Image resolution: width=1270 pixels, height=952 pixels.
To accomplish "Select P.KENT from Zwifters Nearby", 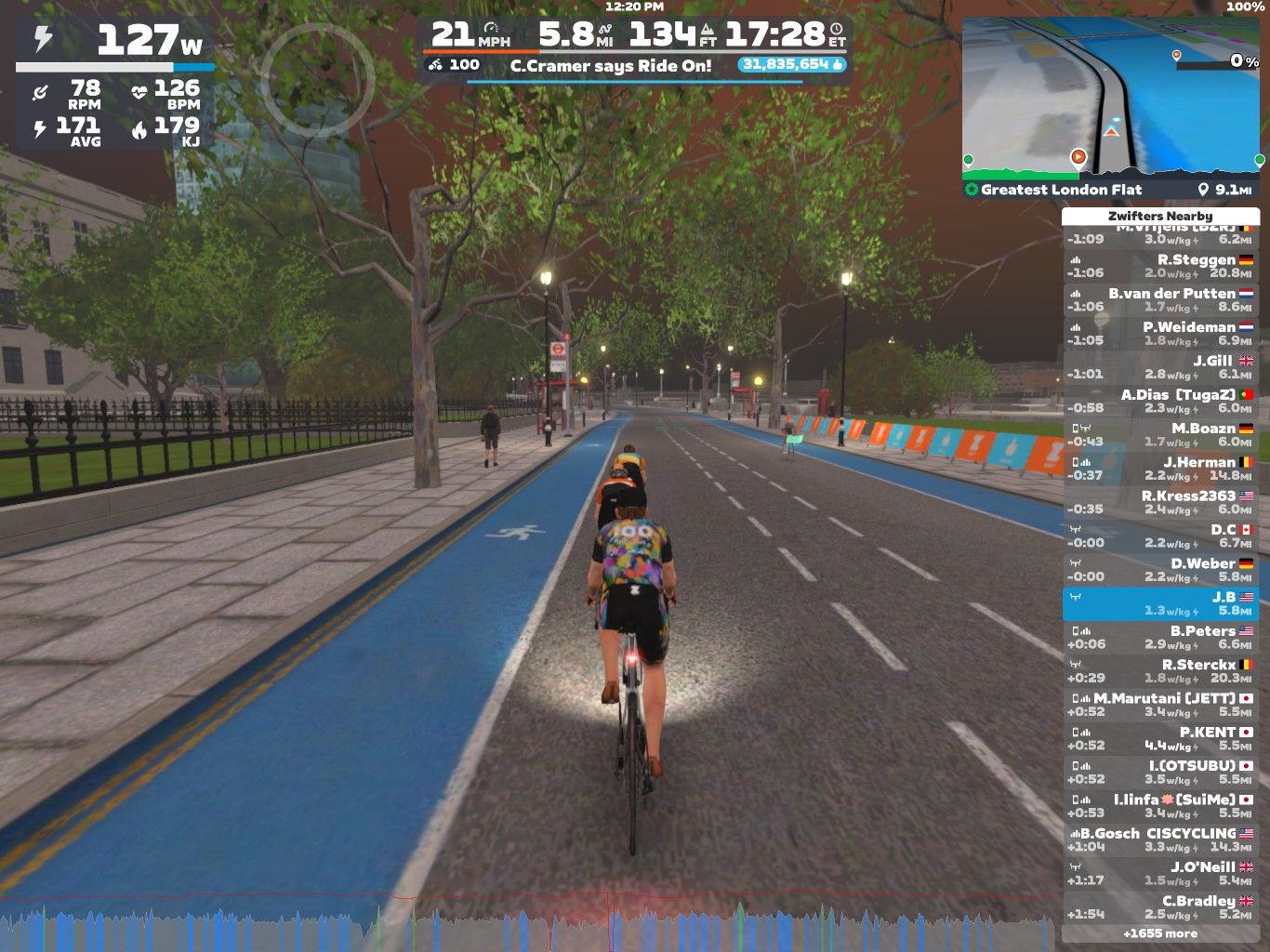I will tap(1160, 738).
